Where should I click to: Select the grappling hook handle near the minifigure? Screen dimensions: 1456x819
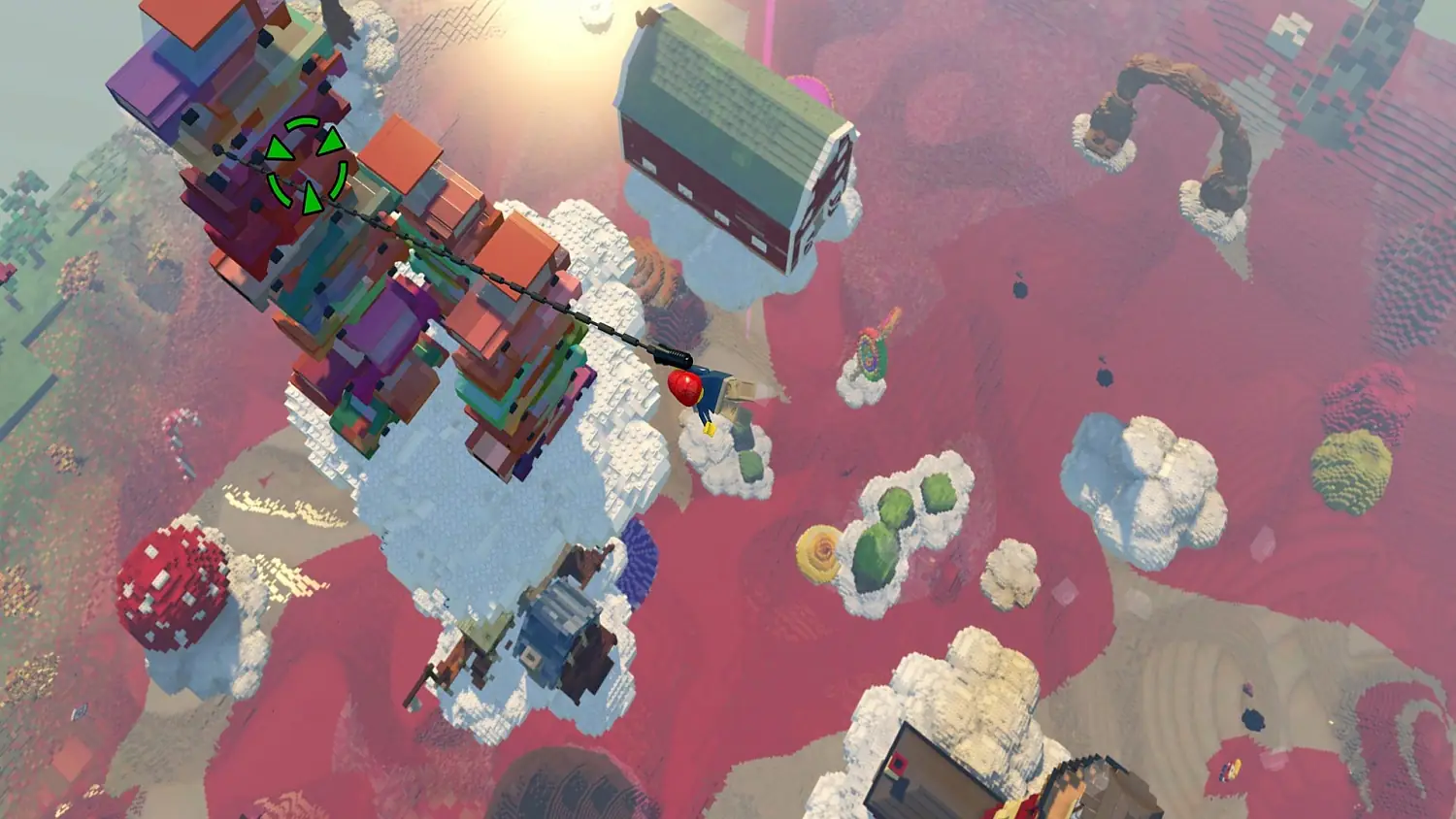pos(671,356)
